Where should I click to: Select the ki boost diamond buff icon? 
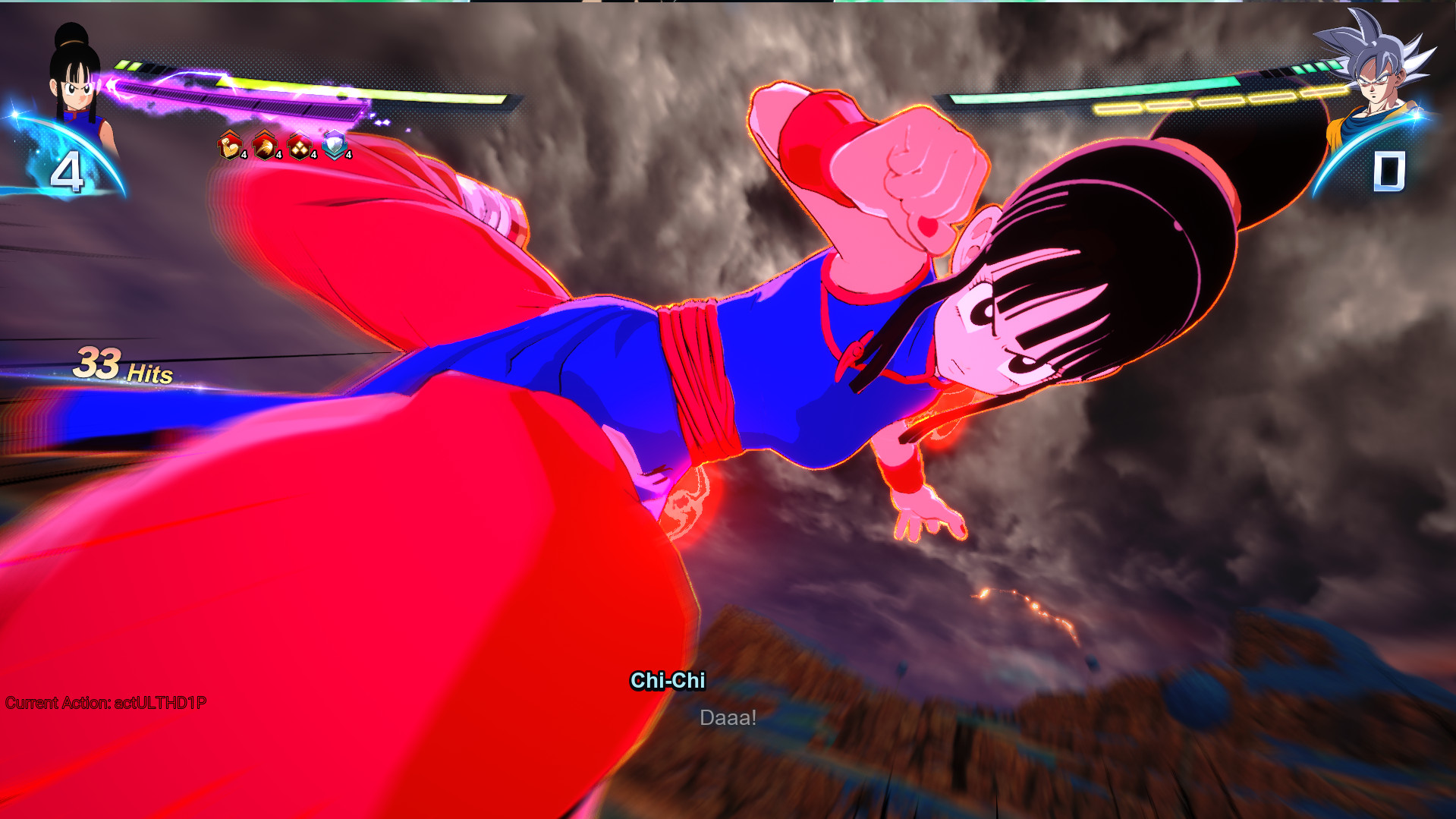[x=298, y=145]
